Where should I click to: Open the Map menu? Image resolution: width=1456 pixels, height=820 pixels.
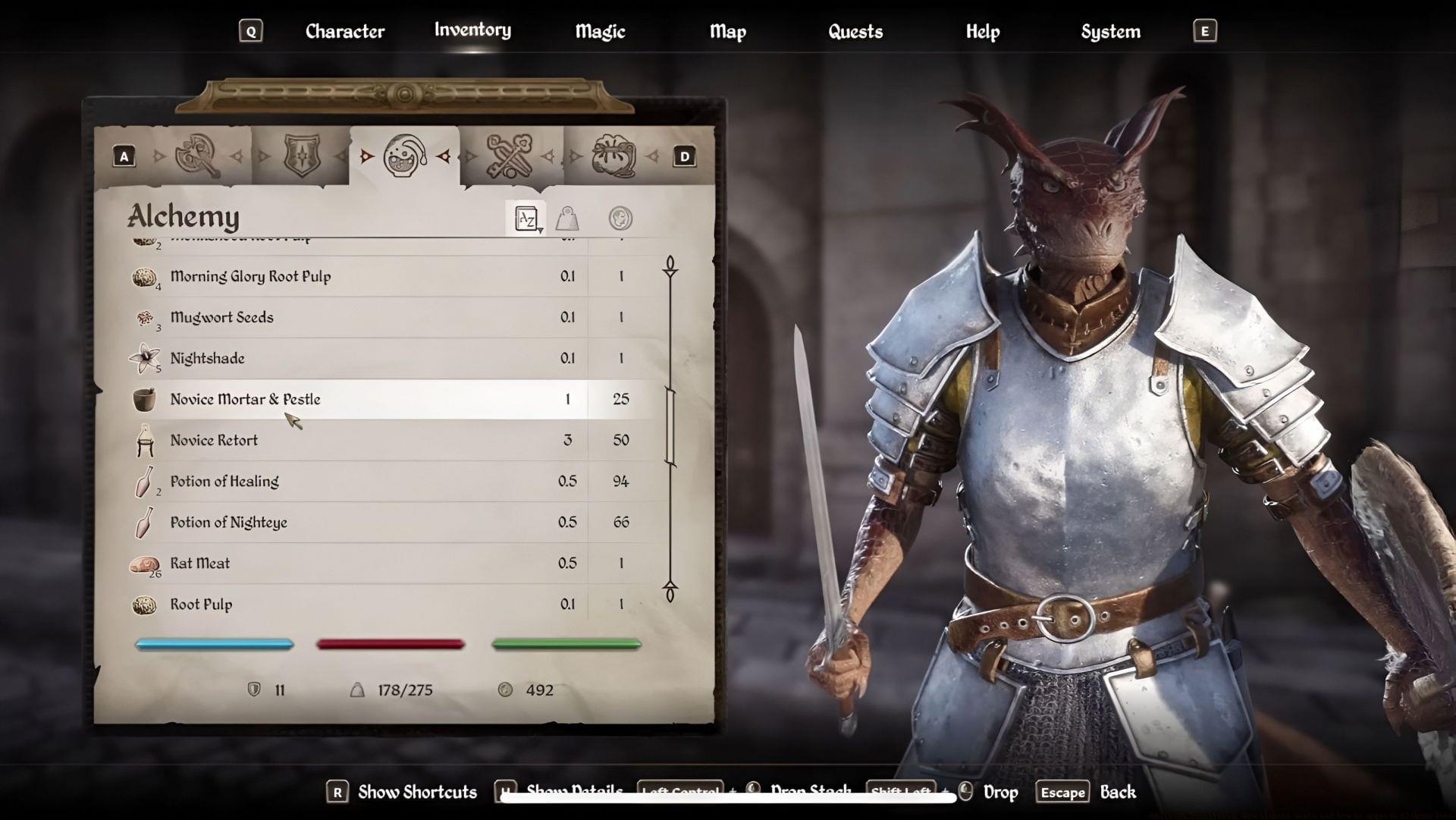727,31
